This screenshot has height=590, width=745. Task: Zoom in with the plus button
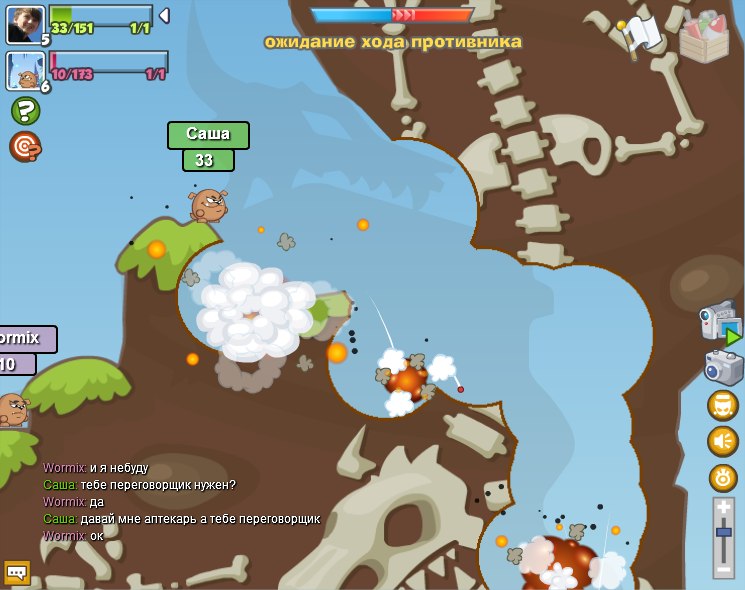click(x=723, y=507)
